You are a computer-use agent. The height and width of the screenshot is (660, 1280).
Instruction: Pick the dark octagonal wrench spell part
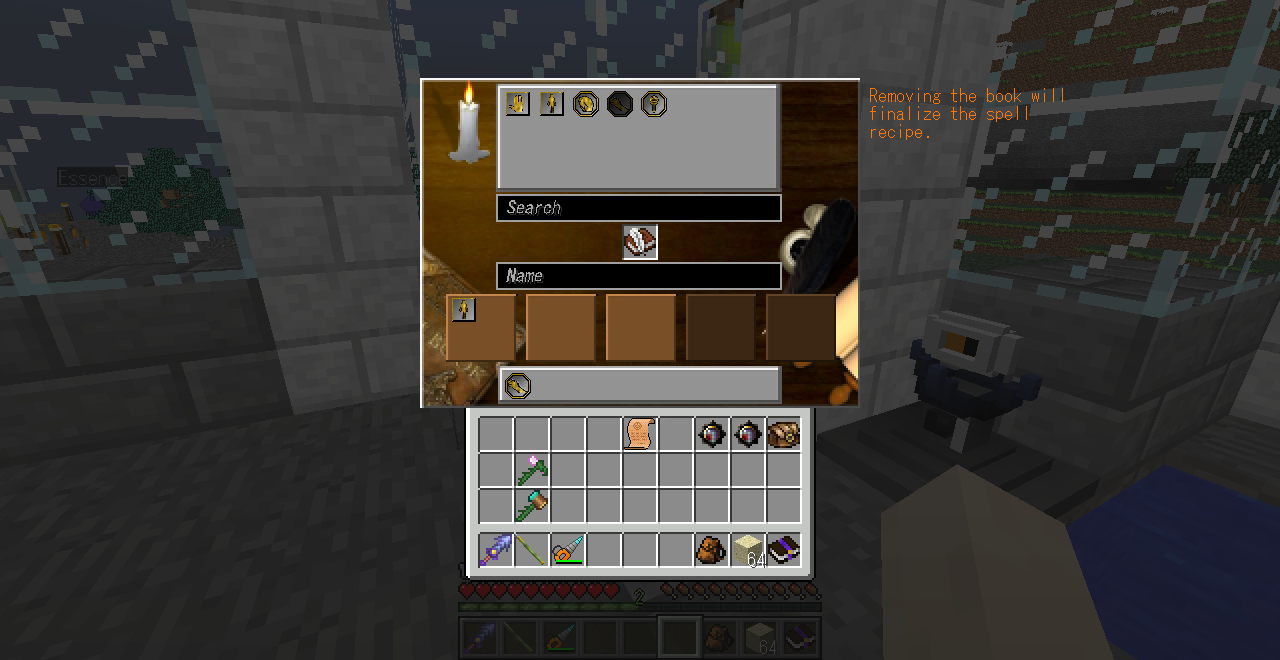(x=620, y=104)
